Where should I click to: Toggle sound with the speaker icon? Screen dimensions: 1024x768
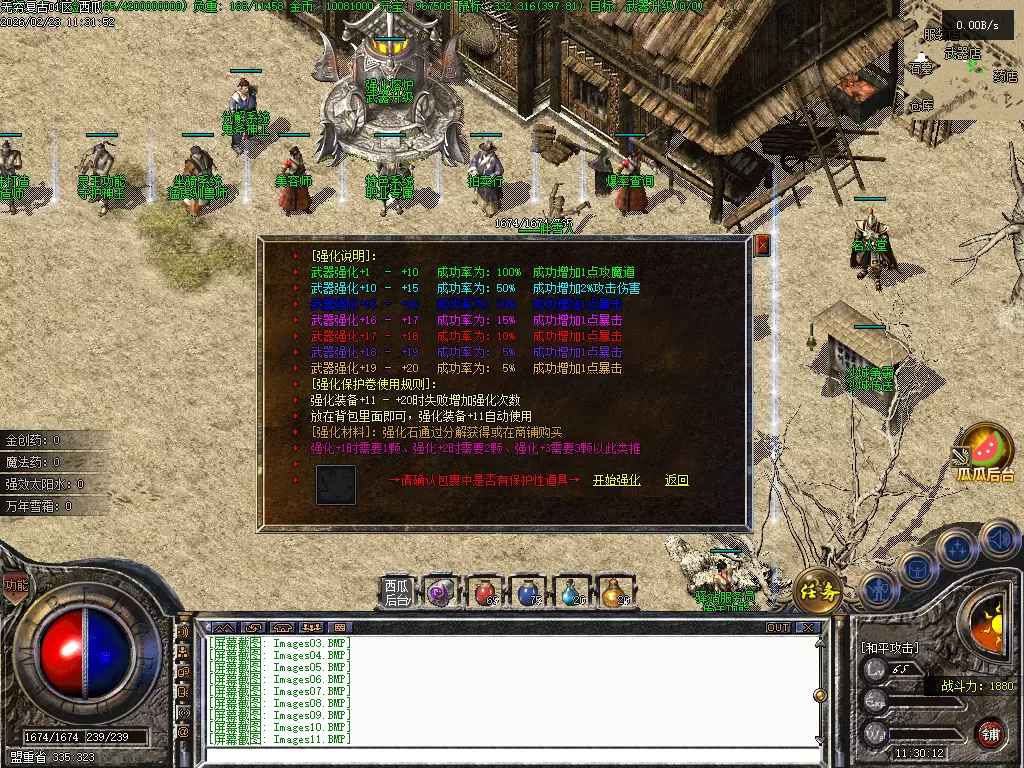(999, 541)
